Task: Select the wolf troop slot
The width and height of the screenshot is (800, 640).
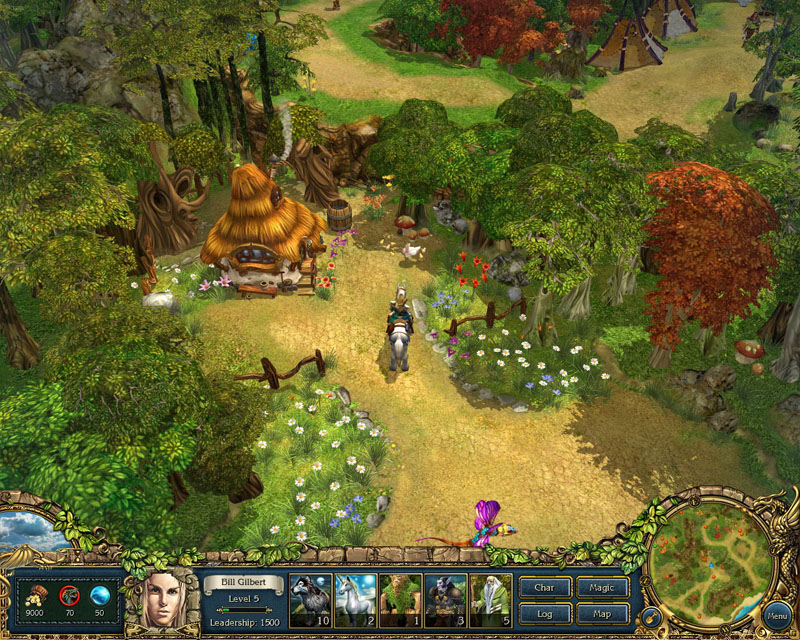Action: 310,599
